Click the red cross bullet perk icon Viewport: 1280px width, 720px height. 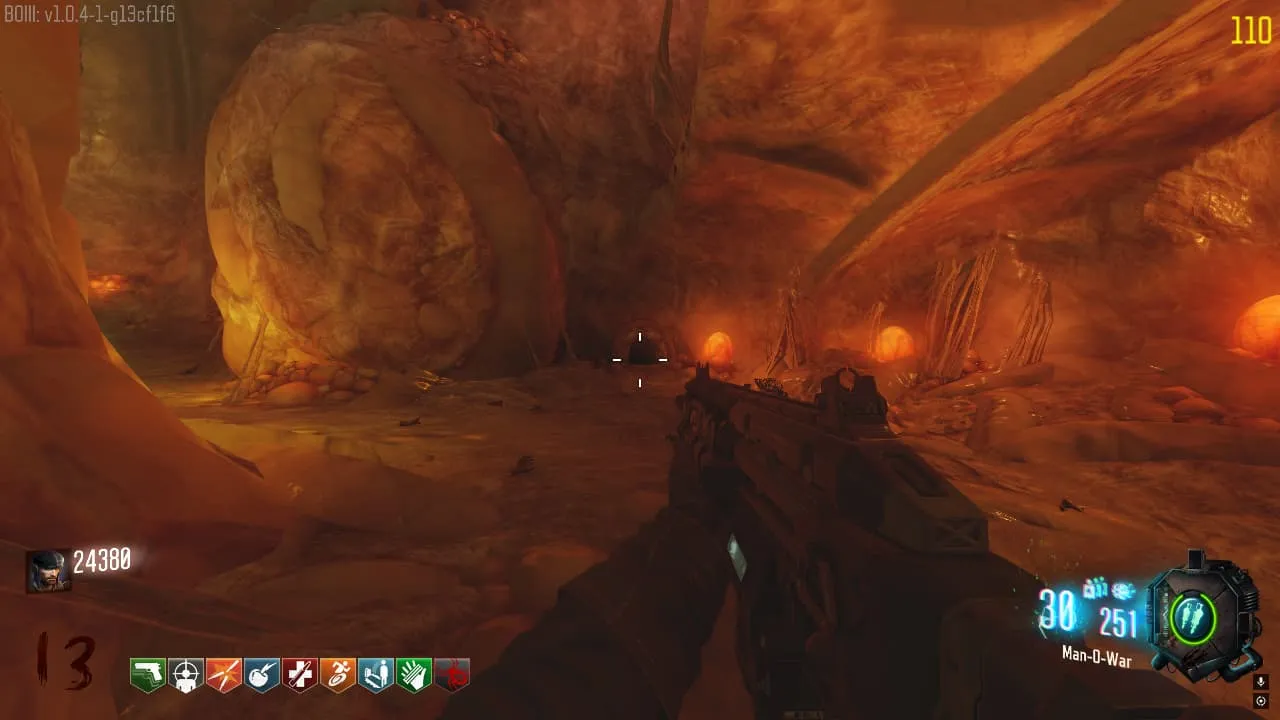click(x=300, y=675)
